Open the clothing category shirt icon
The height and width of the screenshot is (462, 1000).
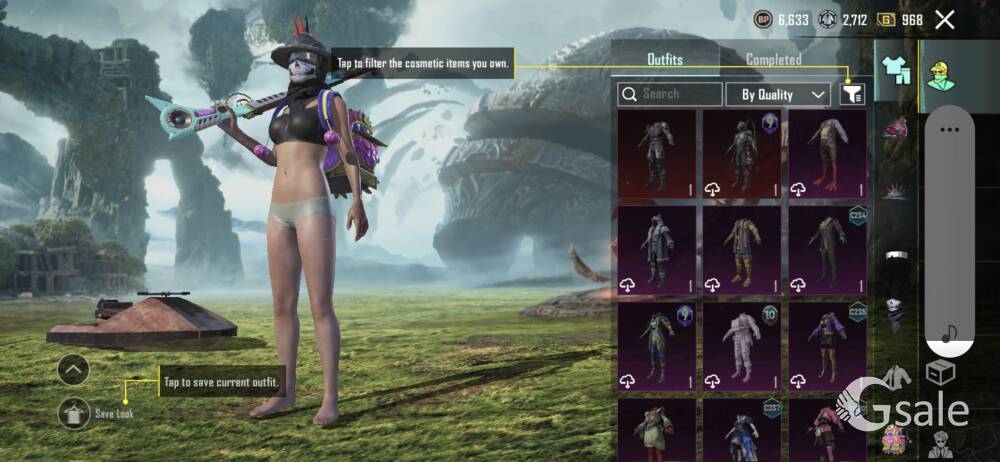click(x=895, y=71)
